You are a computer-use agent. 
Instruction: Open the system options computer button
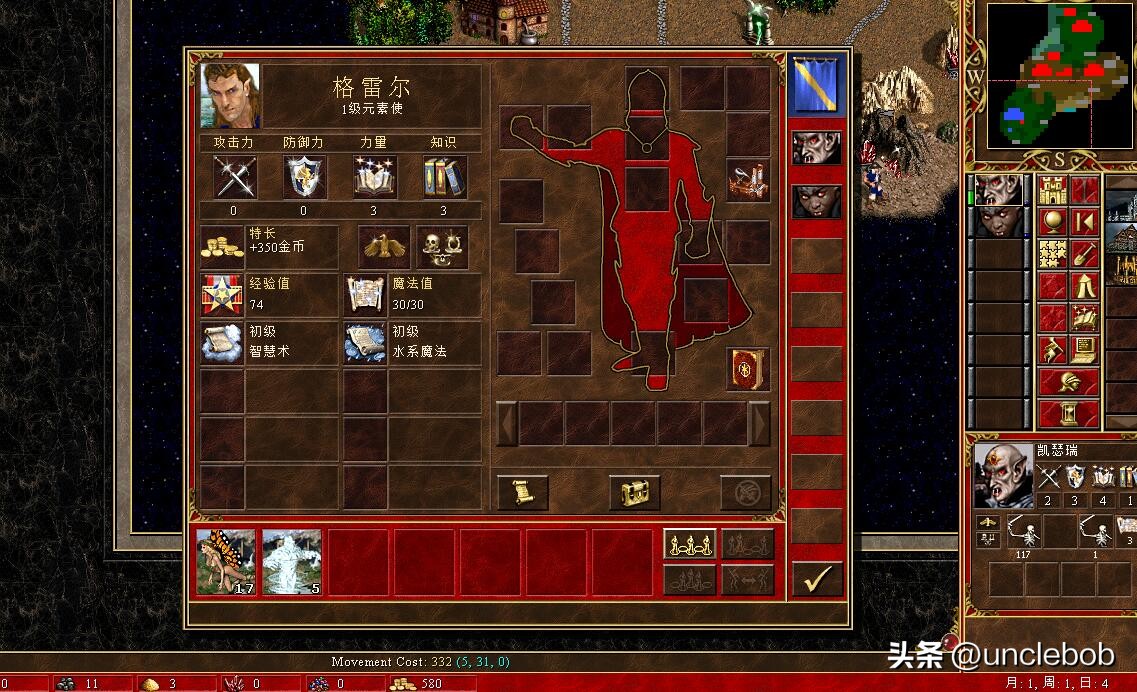coord(1084,349)
